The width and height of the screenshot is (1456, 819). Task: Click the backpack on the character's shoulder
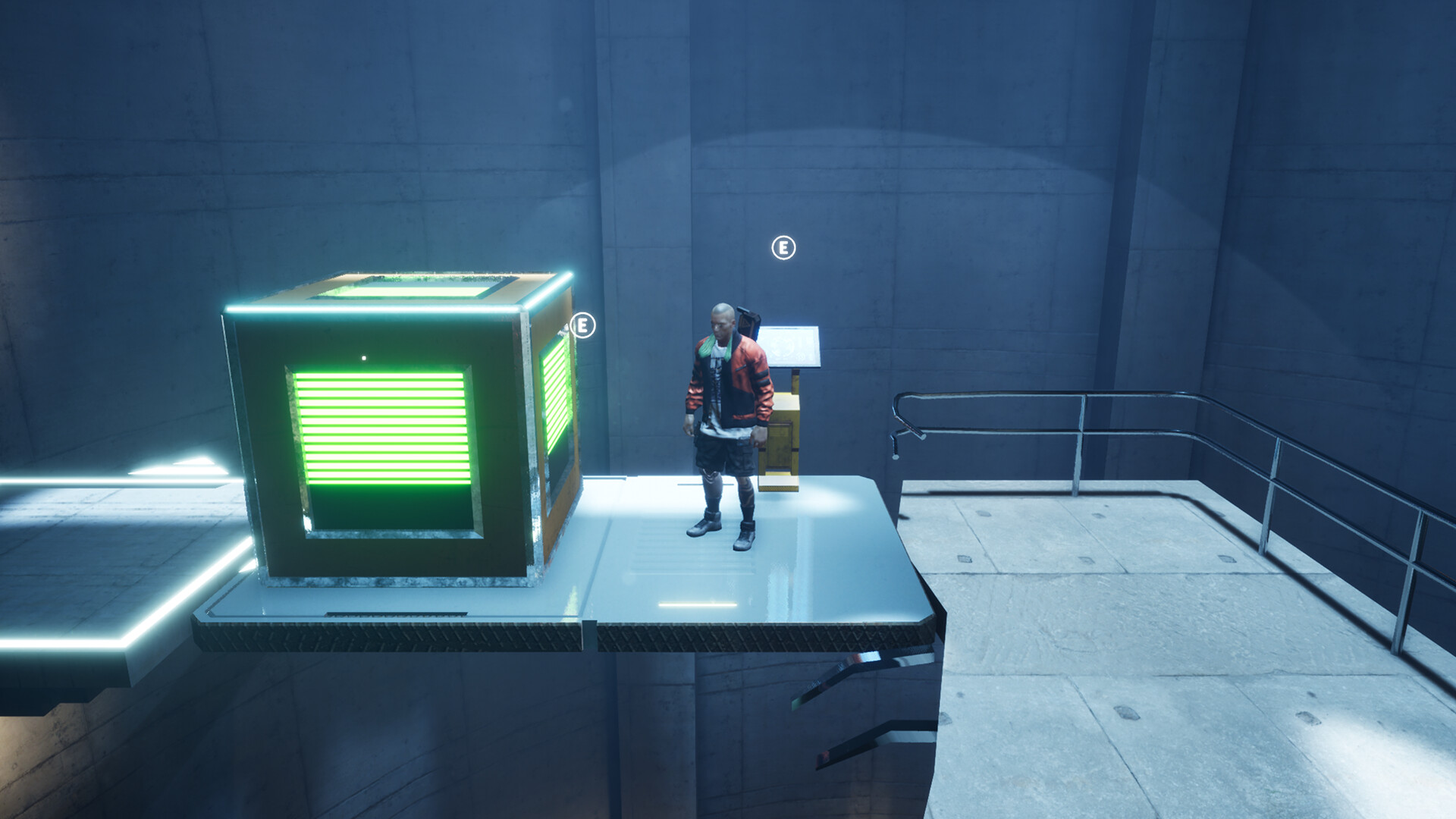coord(747,322)
